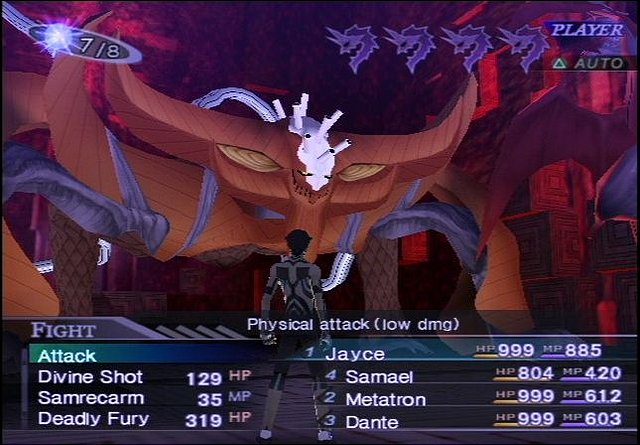The image size is (640, 445).
Task: Pick Dante from the party list
Action: pyautogui.click(x=372, y=422)
